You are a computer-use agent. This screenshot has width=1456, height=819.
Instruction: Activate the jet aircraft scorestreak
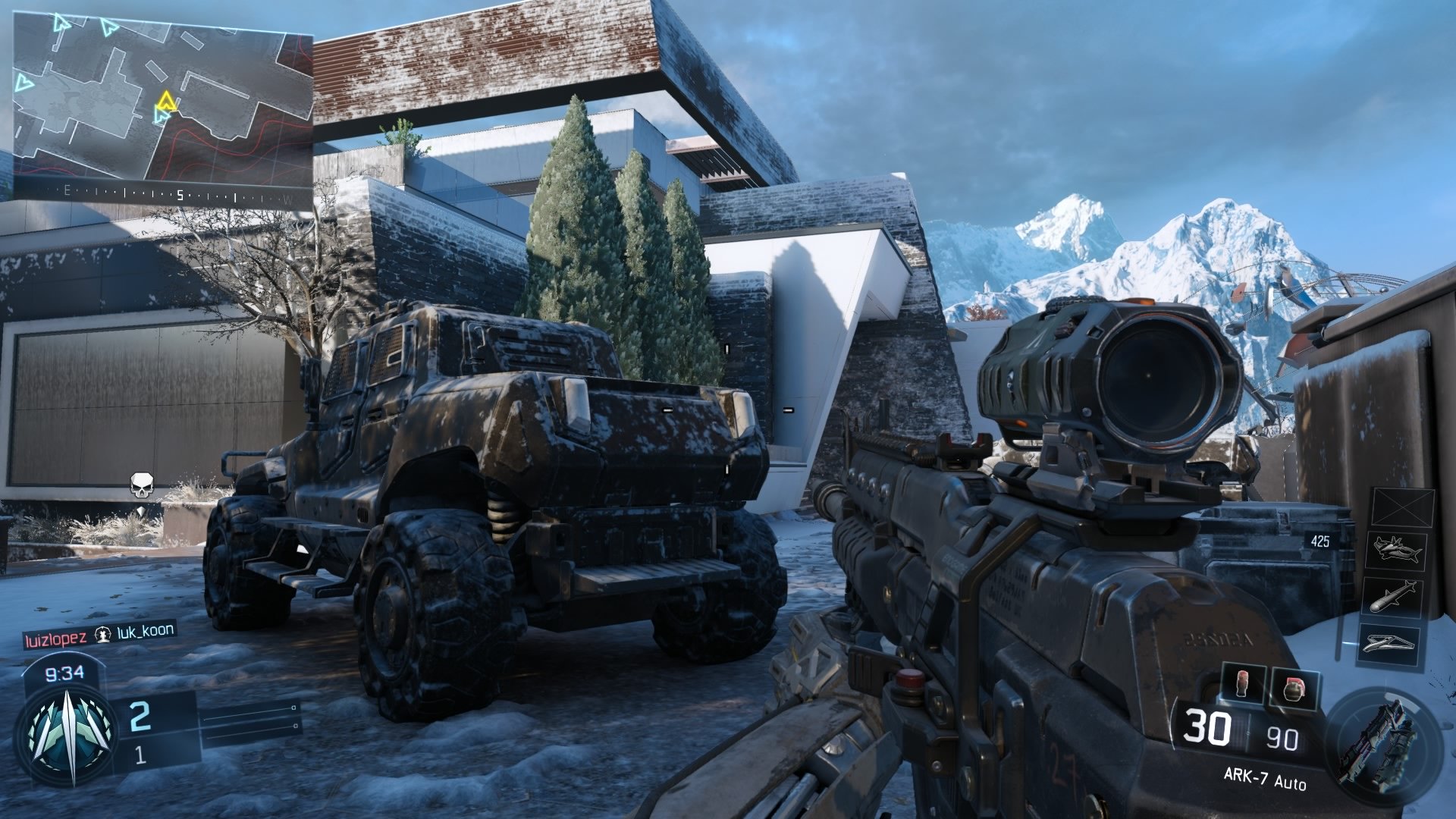1396,550
